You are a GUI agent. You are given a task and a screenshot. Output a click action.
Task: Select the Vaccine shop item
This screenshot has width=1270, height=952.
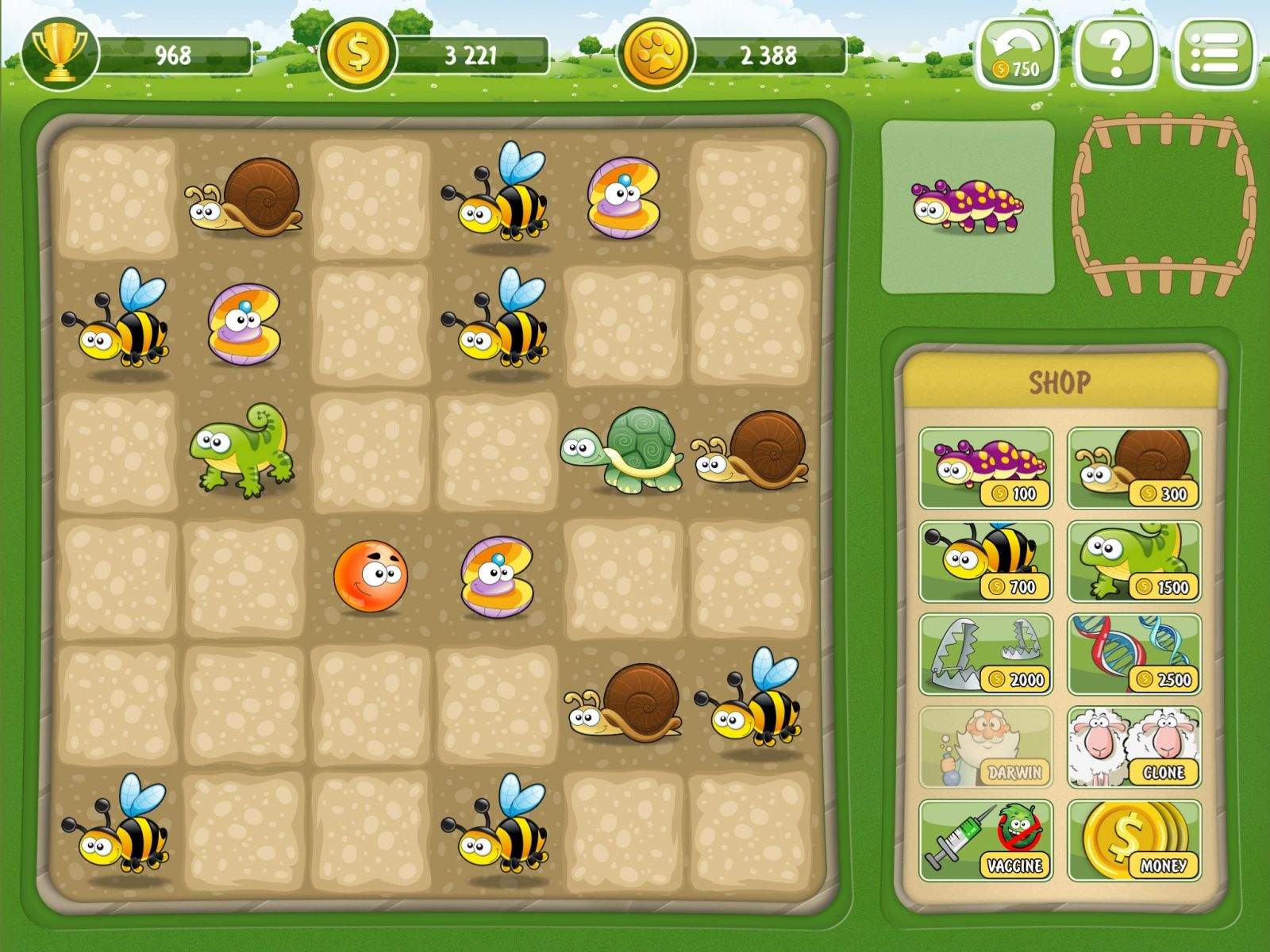coord(986,840)
